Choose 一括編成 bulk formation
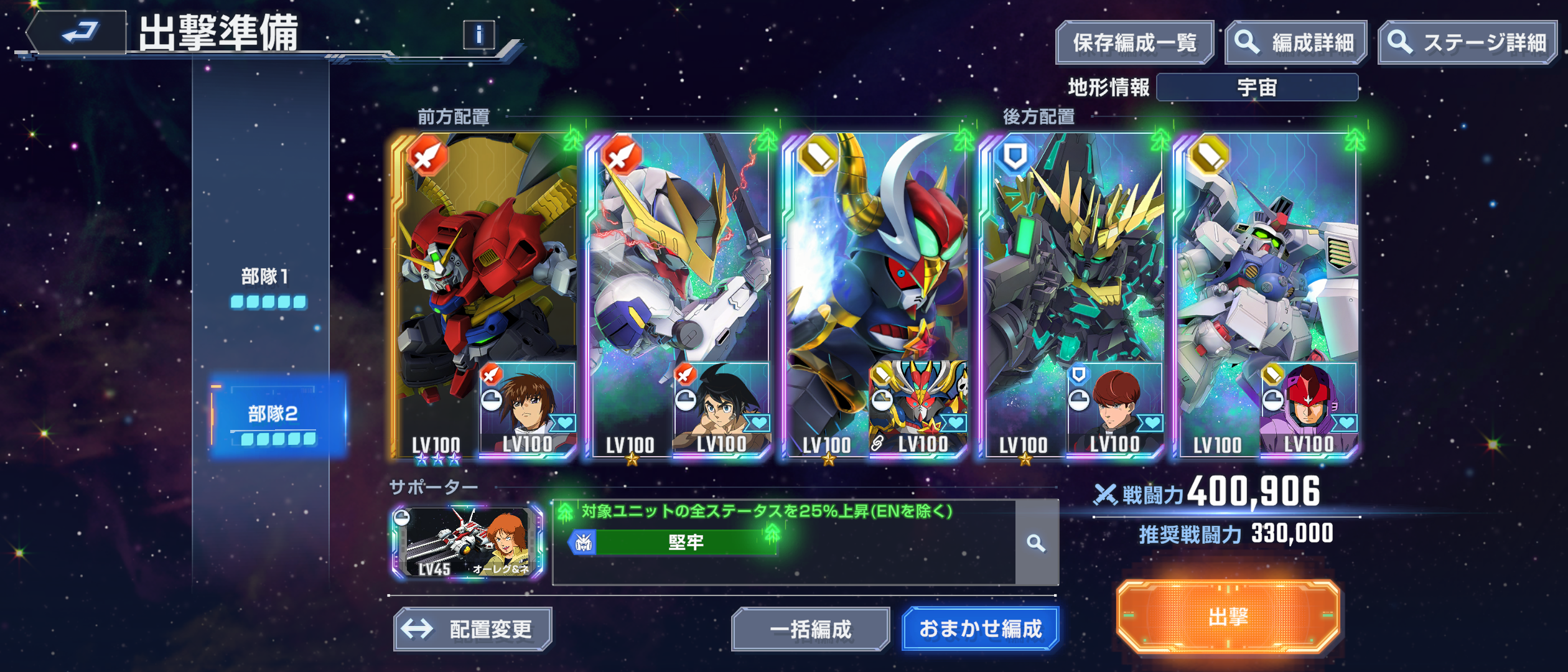The image size is (1568, 672). (810, 629)
